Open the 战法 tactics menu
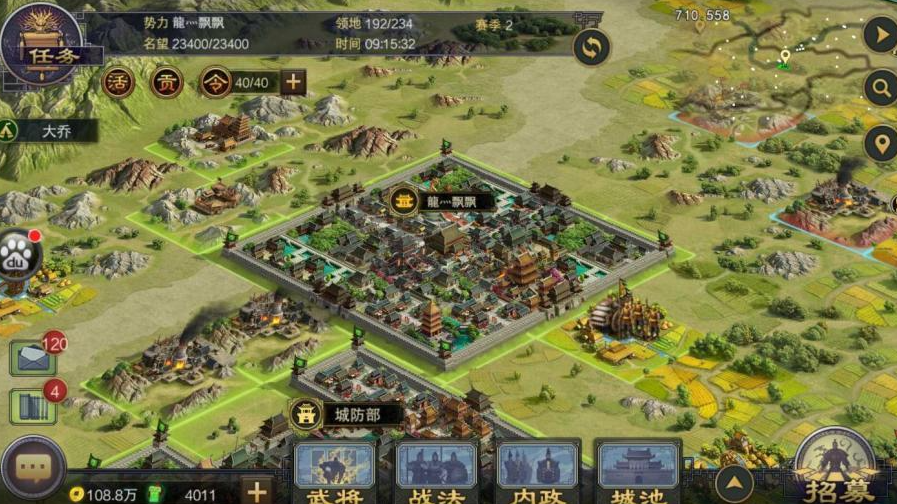This screenshot has width=897, height=504. coord(436,473)
